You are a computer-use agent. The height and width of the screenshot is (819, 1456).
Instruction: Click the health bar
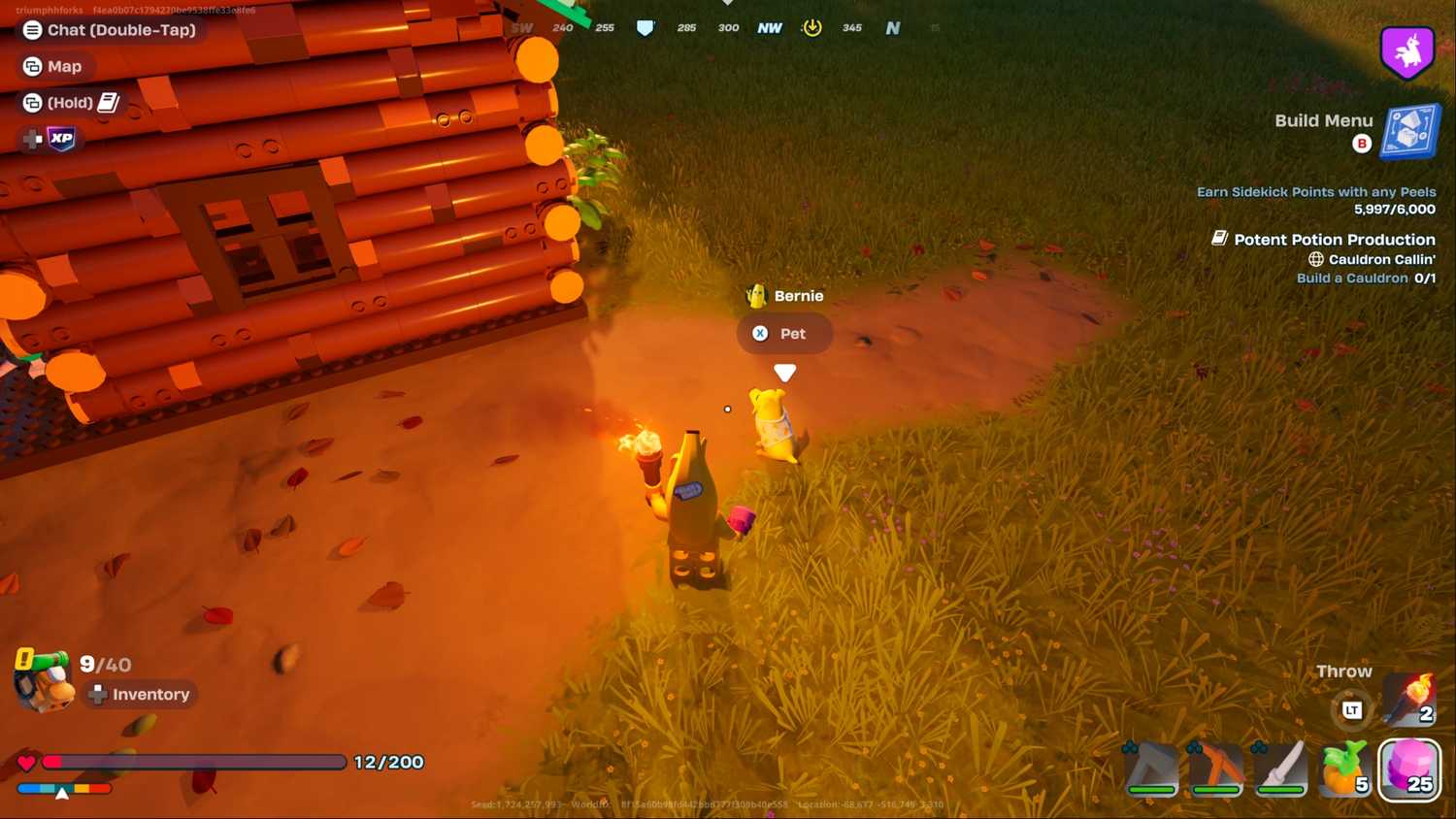click(194, 762)
